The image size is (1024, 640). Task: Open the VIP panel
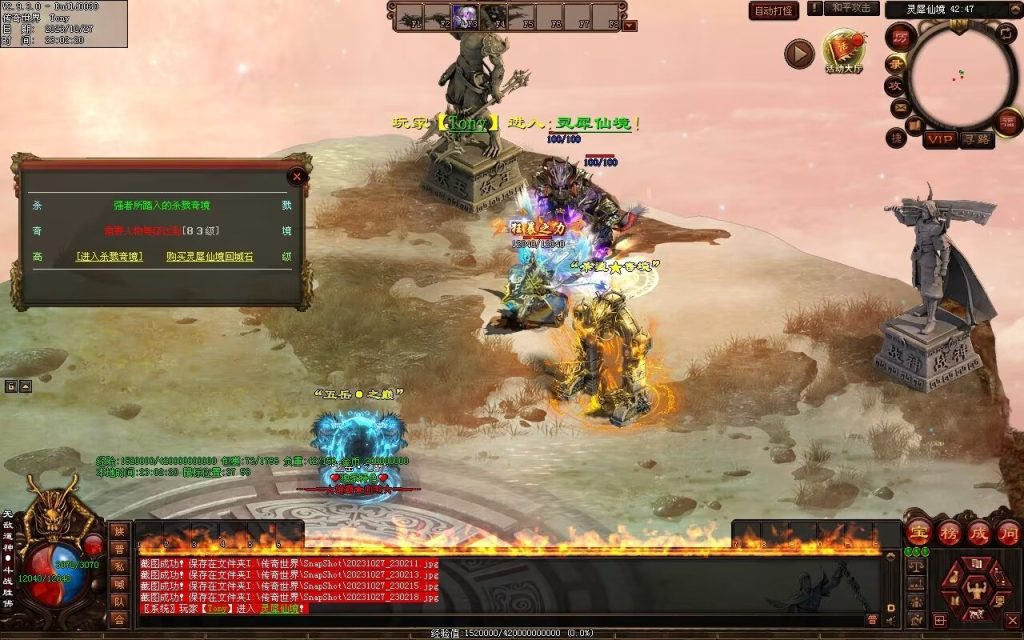point(938,139)
